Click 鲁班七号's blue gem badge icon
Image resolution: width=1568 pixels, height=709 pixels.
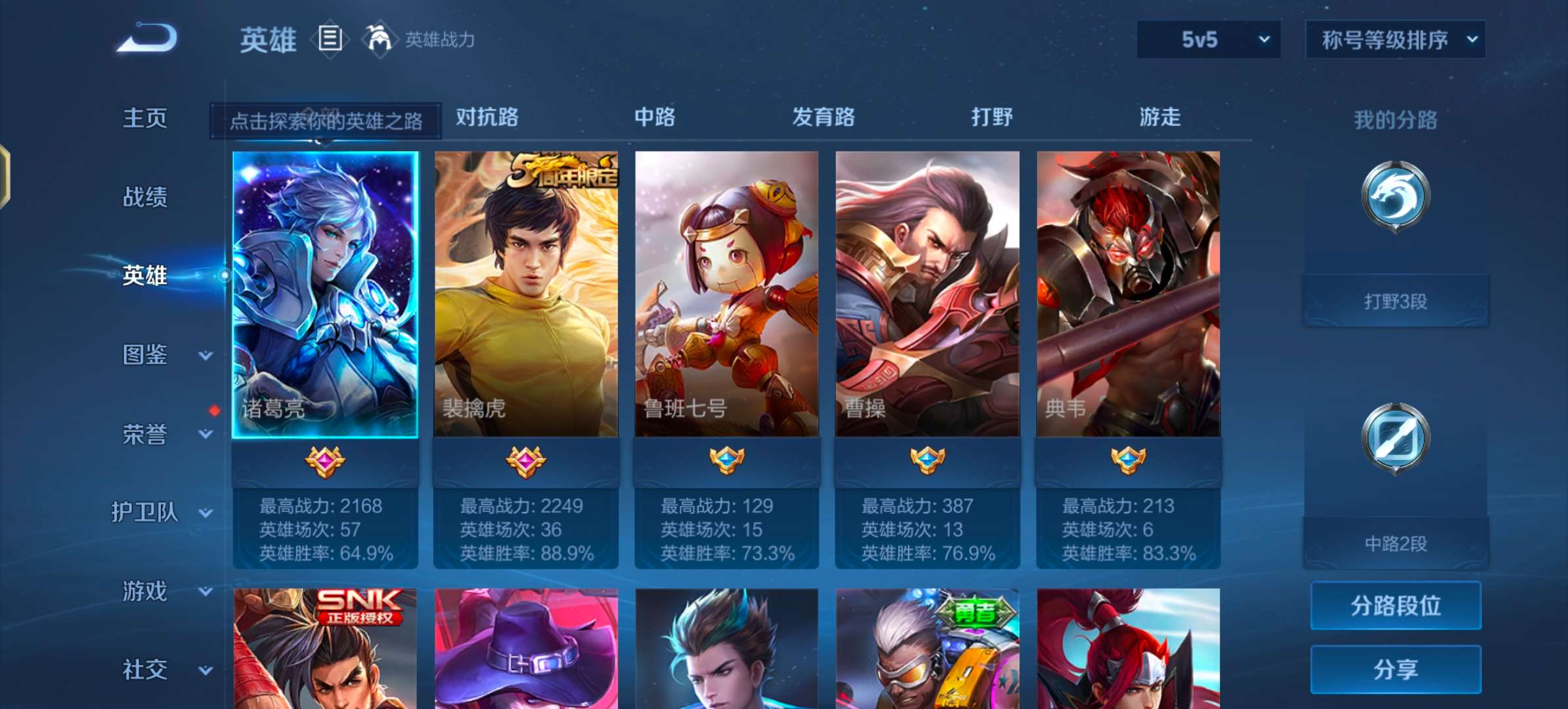(x=727, y=460)
